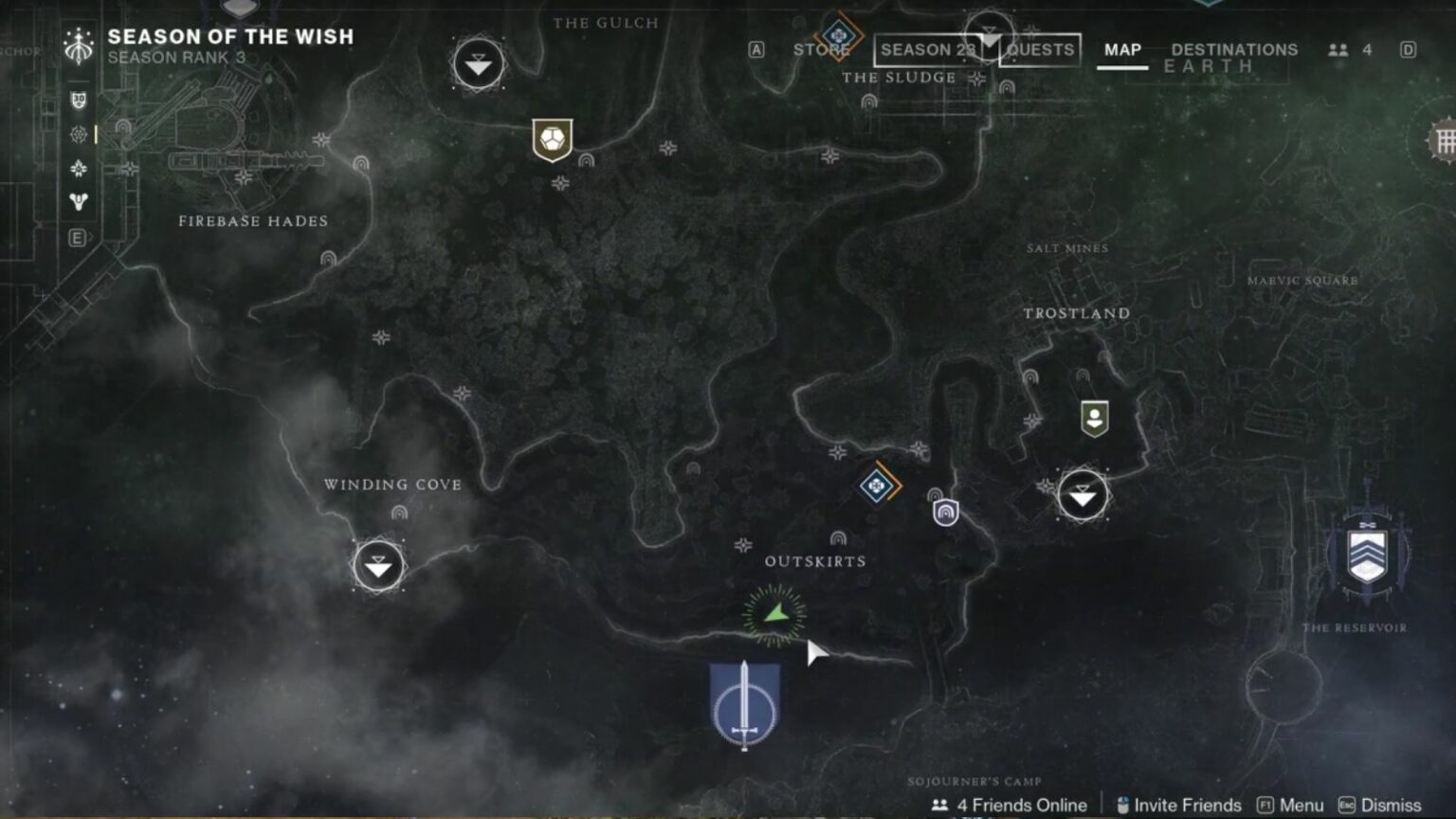
Task: Click the green player position arrow in Outskirts
Action: (x=773, y=614)
